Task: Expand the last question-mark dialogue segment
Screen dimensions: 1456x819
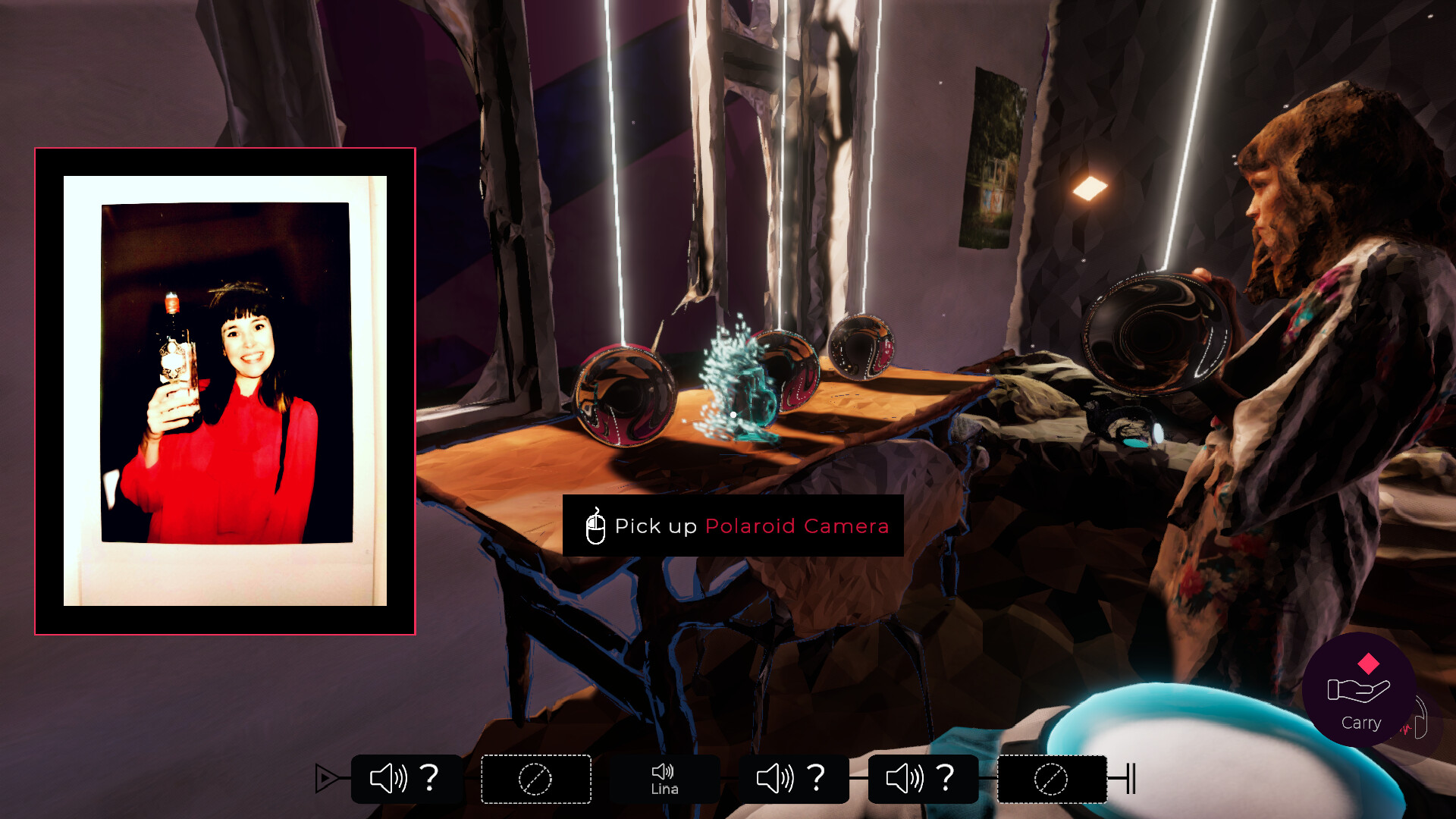Action: pos(946,777)
